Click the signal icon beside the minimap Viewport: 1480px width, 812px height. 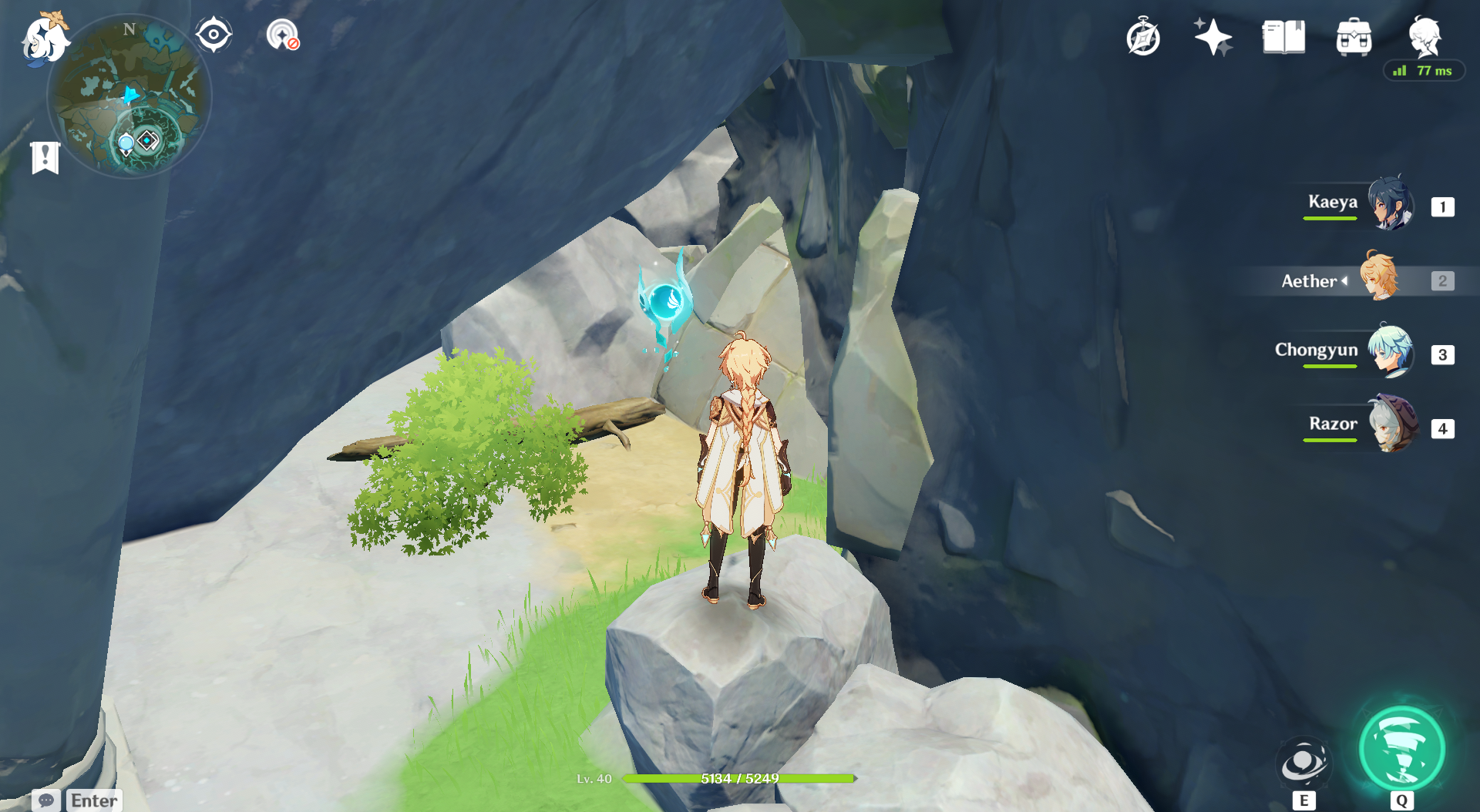click(x=283, y=35)
